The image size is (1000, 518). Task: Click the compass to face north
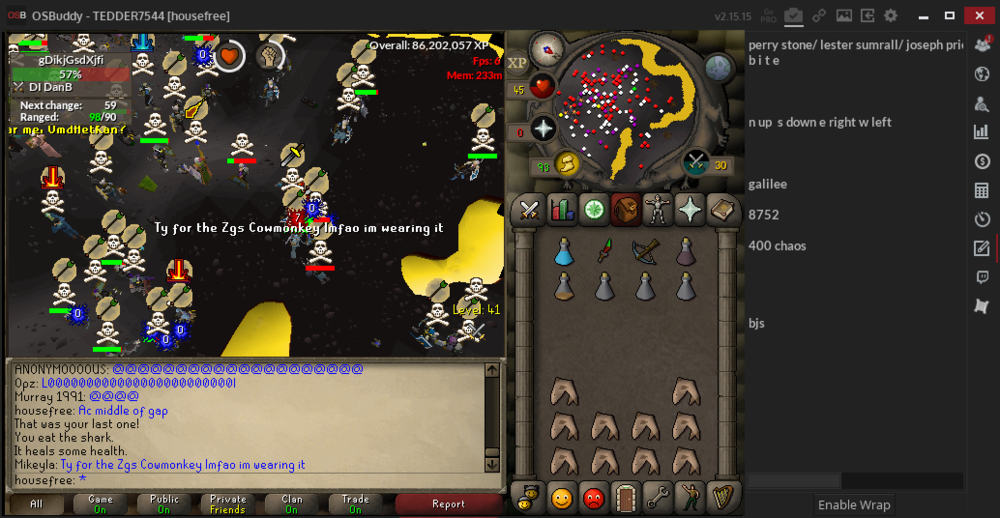[548, 48]
